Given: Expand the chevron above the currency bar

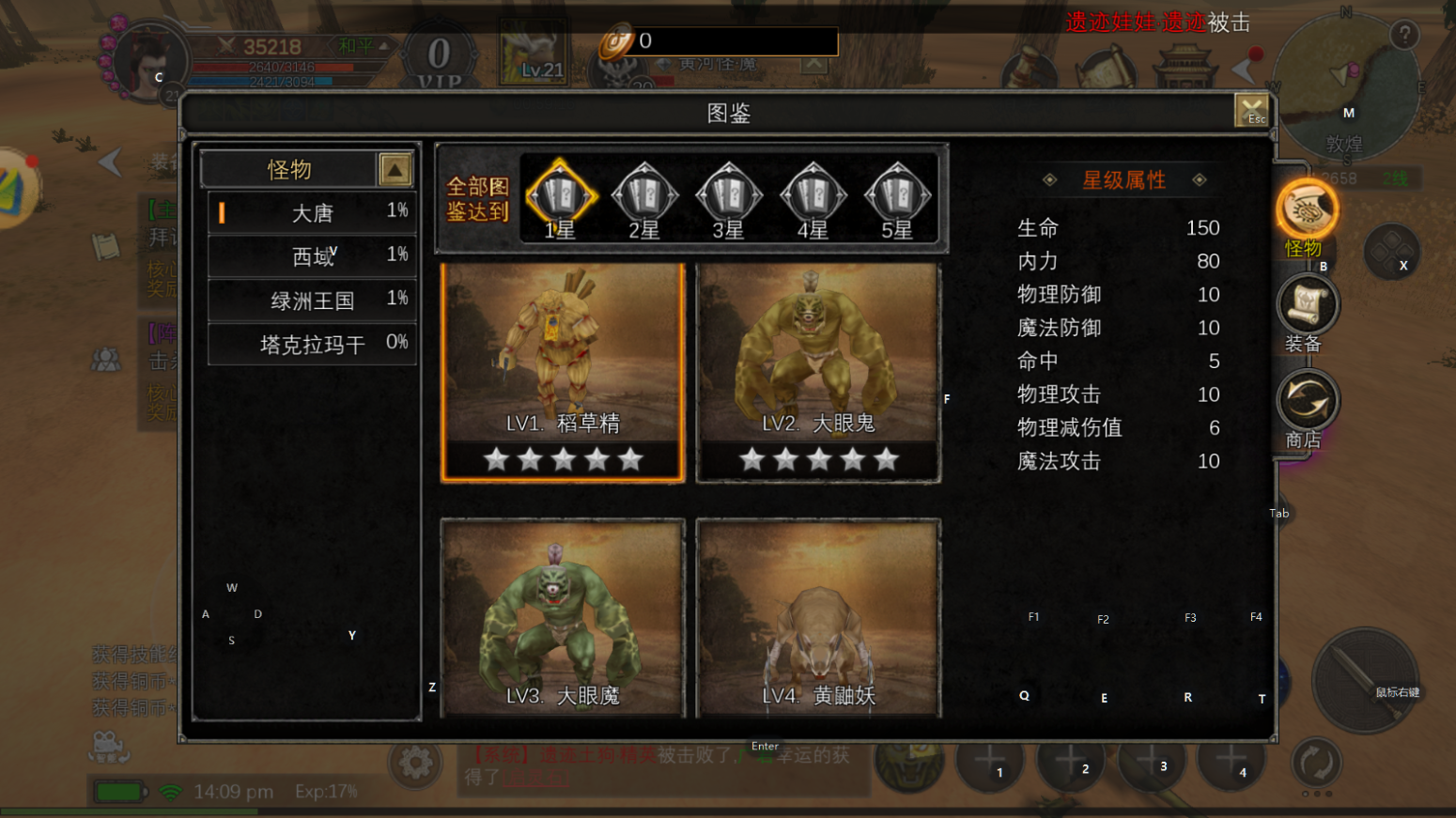Looking at the screenshot, I should [812, 66].
